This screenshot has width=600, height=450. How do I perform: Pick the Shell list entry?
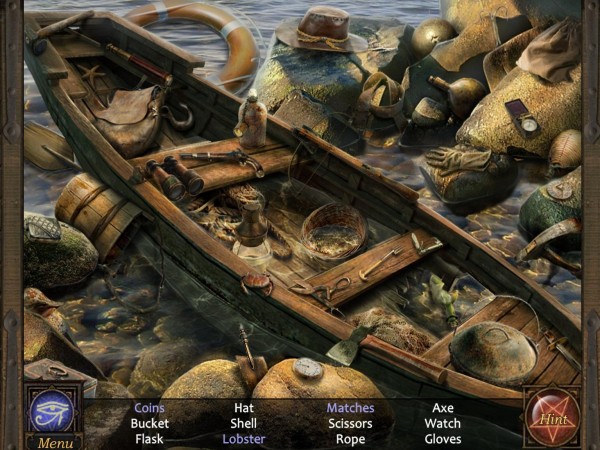(244, 423)
